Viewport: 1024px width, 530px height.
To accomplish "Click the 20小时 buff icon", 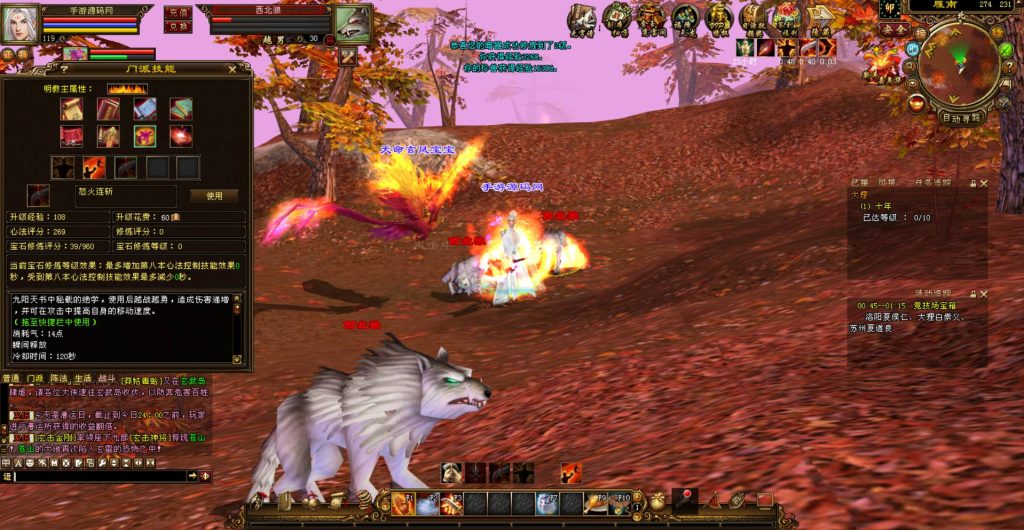I will pyautogui.click(x=745, y=47).
